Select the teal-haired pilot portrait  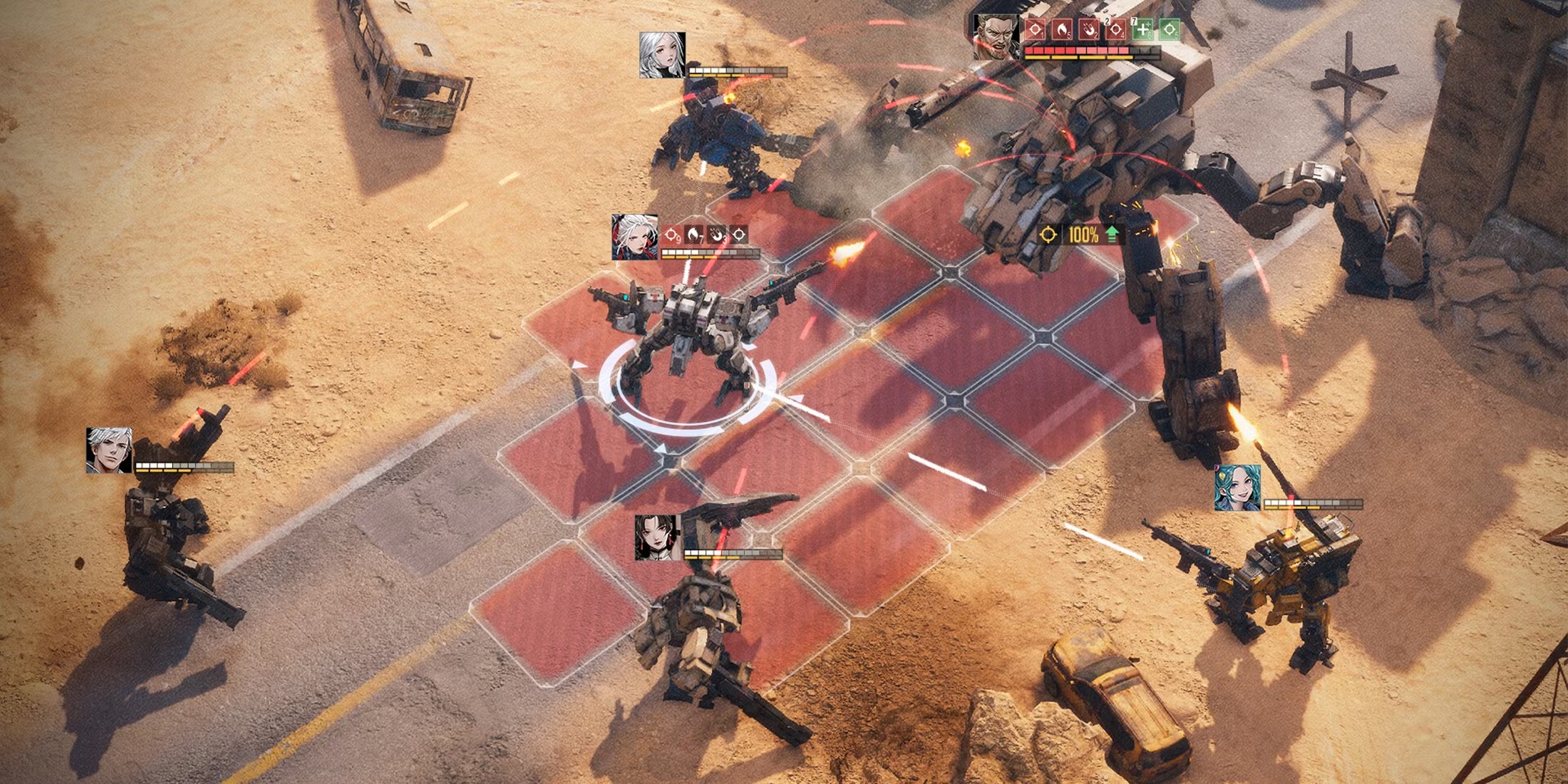point(1237,488)
